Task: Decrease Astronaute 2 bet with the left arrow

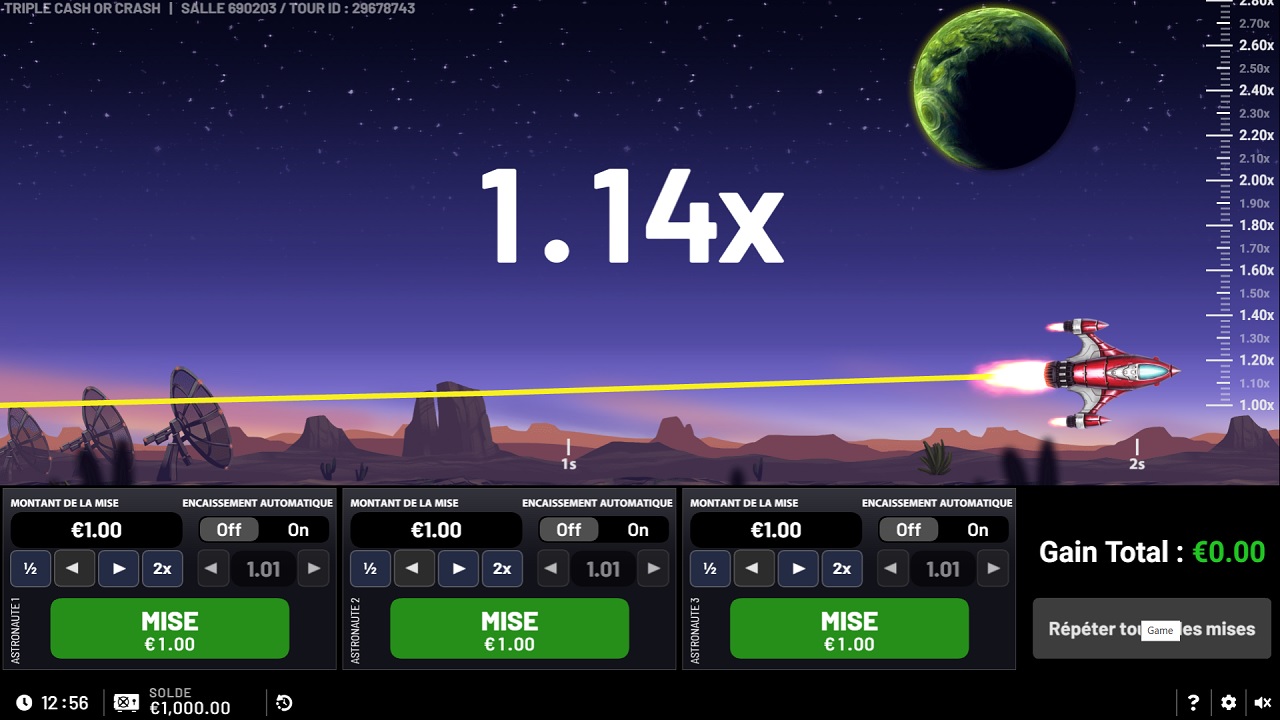Action: pos(414,568)
